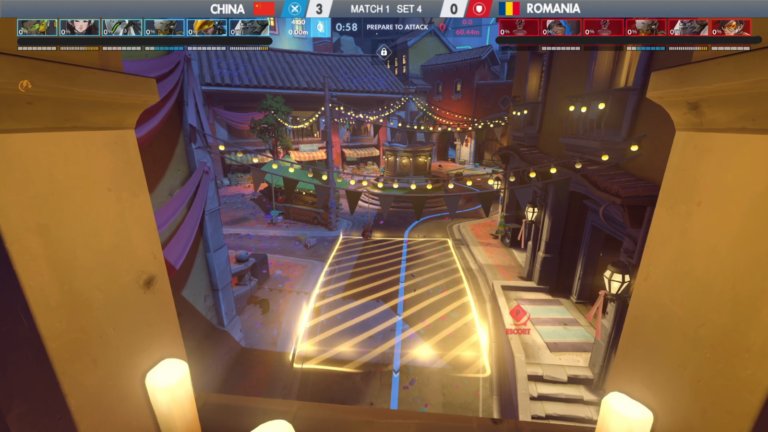Click Romania's red shield defend emblem

tap(479, 8)
